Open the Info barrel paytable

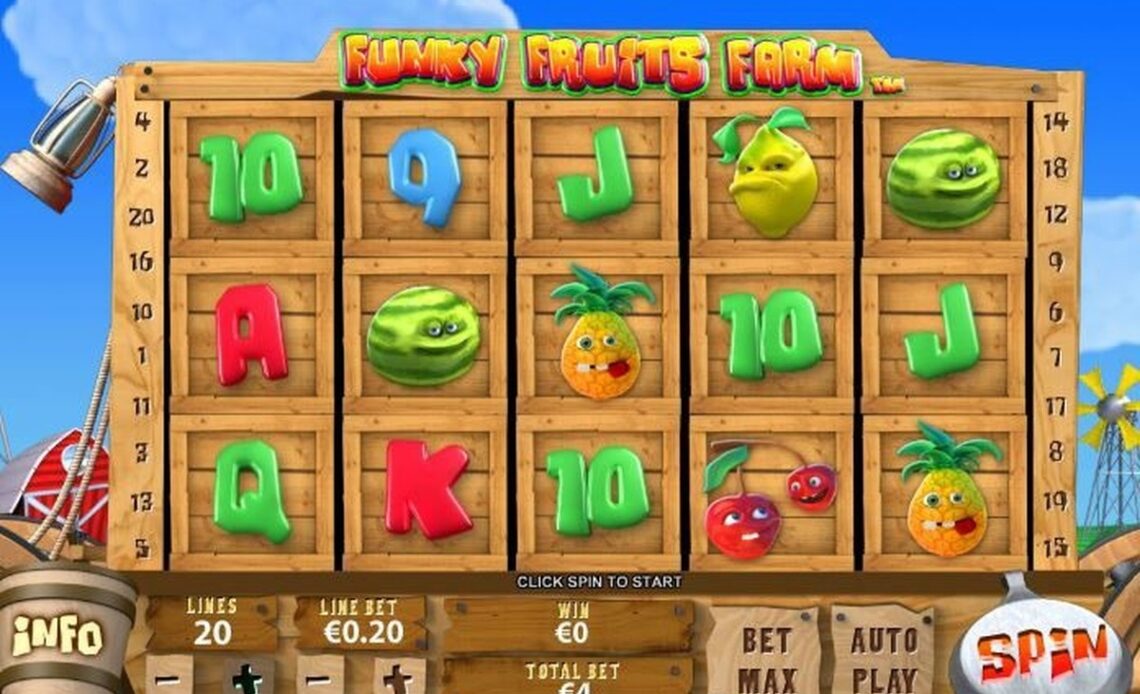pyautogui.click(x=57, y=636)
